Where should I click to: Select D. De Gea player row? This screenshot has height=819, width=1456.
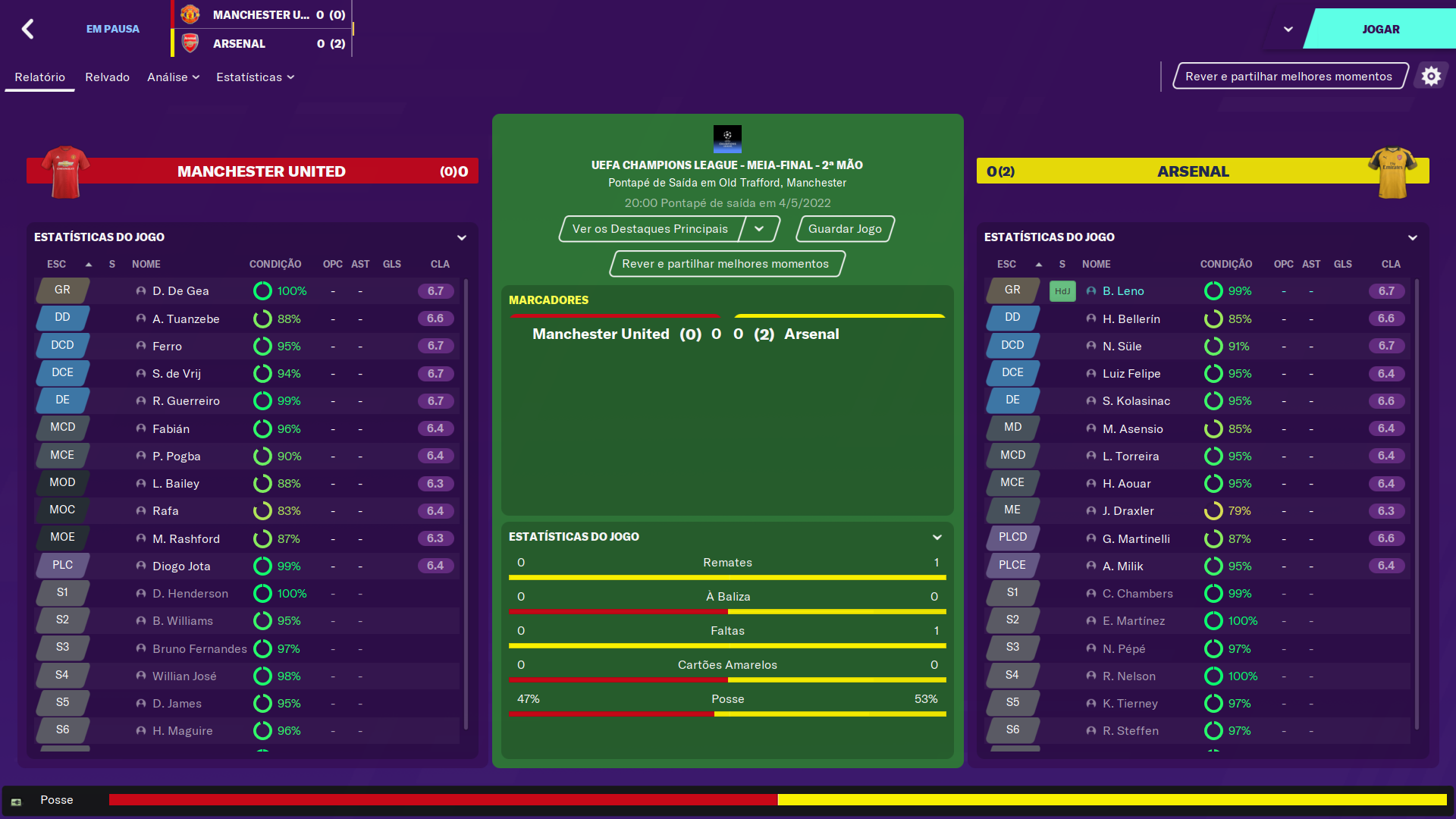(x=180, y=291)
